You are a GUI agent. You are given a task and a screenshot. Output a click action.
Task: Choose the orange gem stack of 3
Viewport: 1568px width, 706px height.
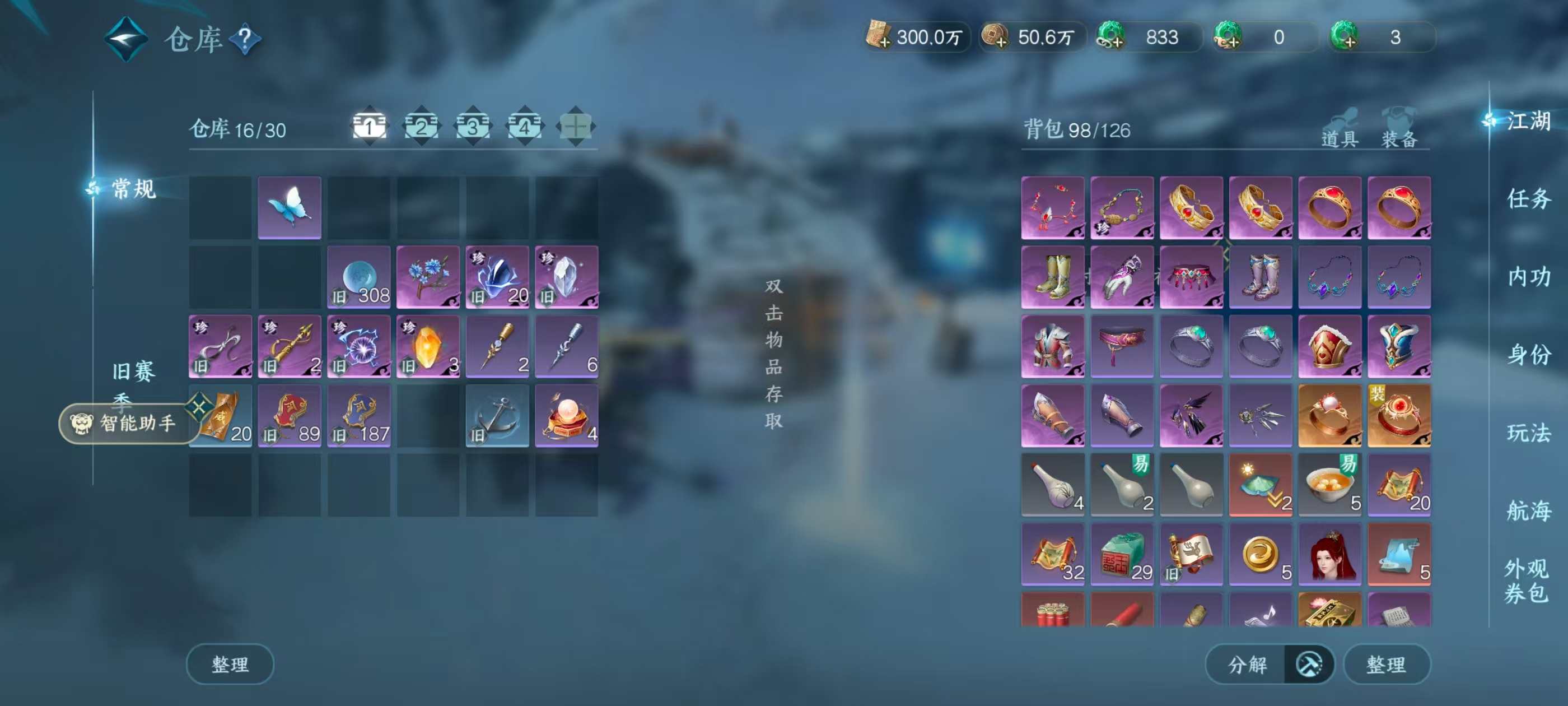click(428, 346)
